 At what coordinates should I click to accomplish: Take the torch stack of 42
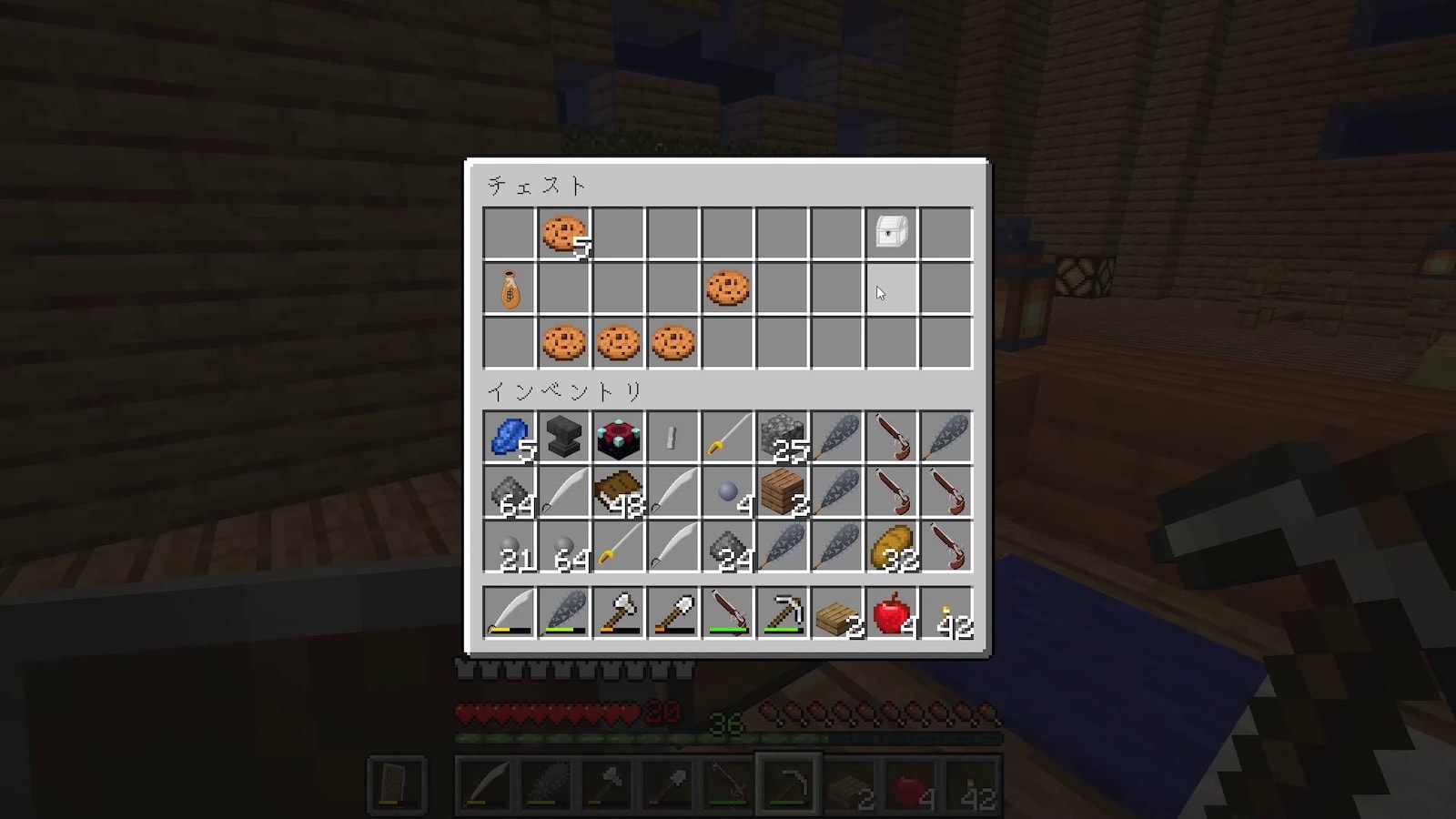(x=946, y=613)
